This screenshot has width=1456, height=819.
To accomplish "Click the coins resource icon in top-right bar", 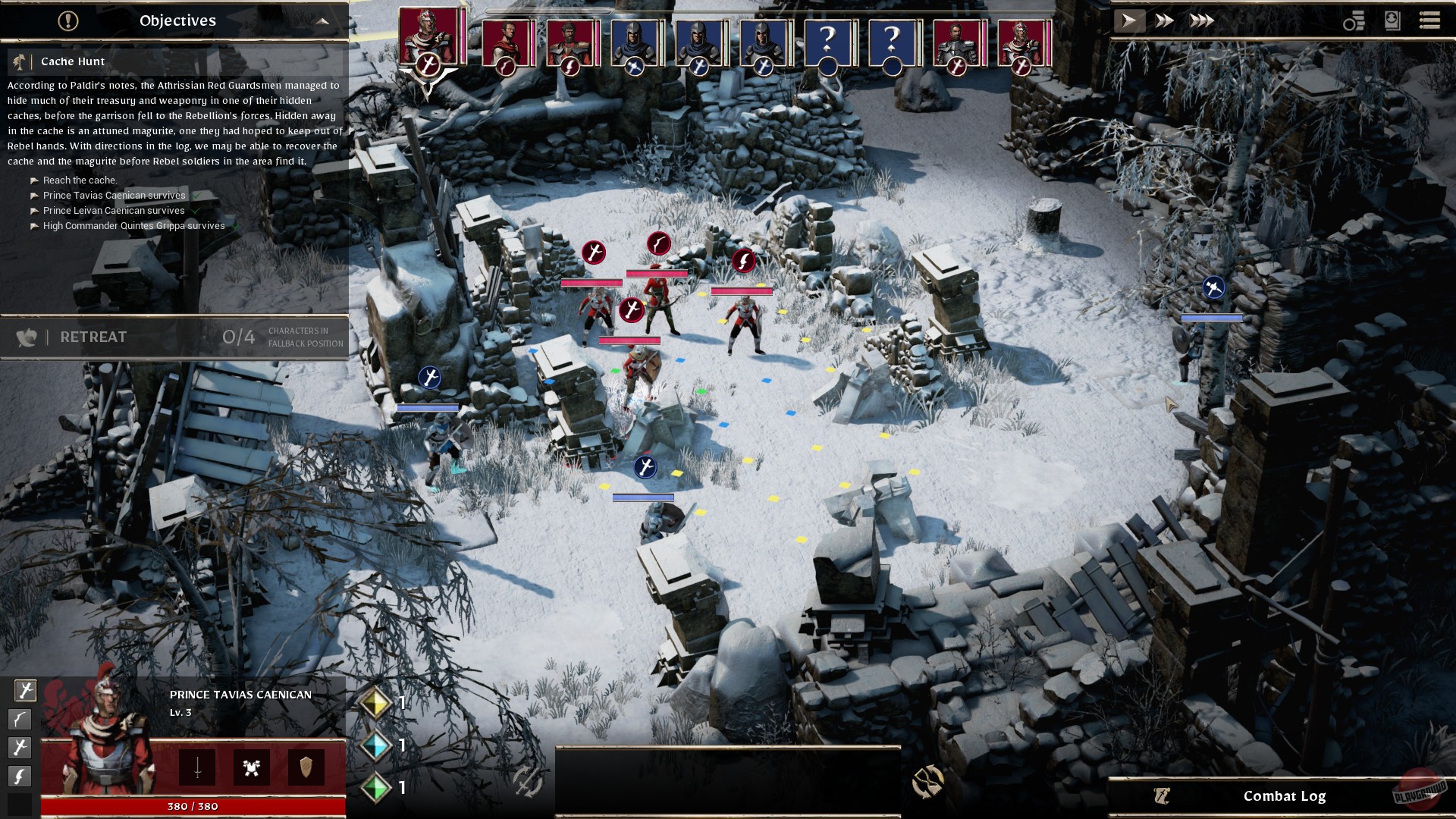I will click(1353, 20).
